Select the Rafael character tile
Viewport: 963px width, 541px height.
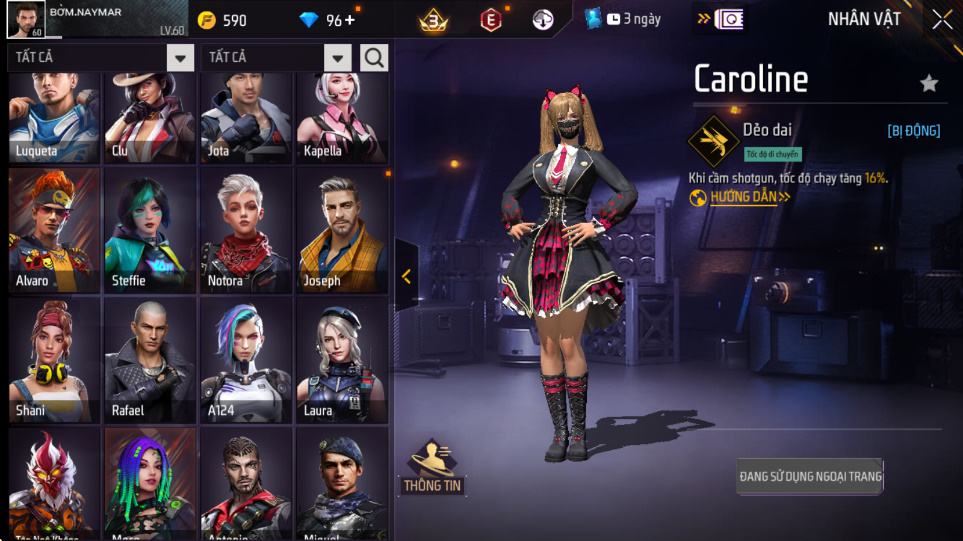point(150,360)
